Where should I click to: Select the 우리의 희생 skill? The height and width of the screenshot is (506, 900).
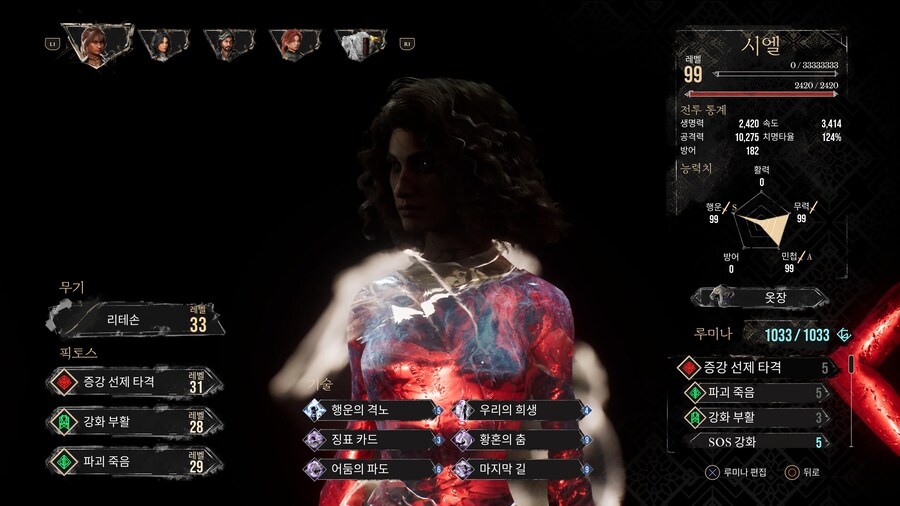[520, 409]
